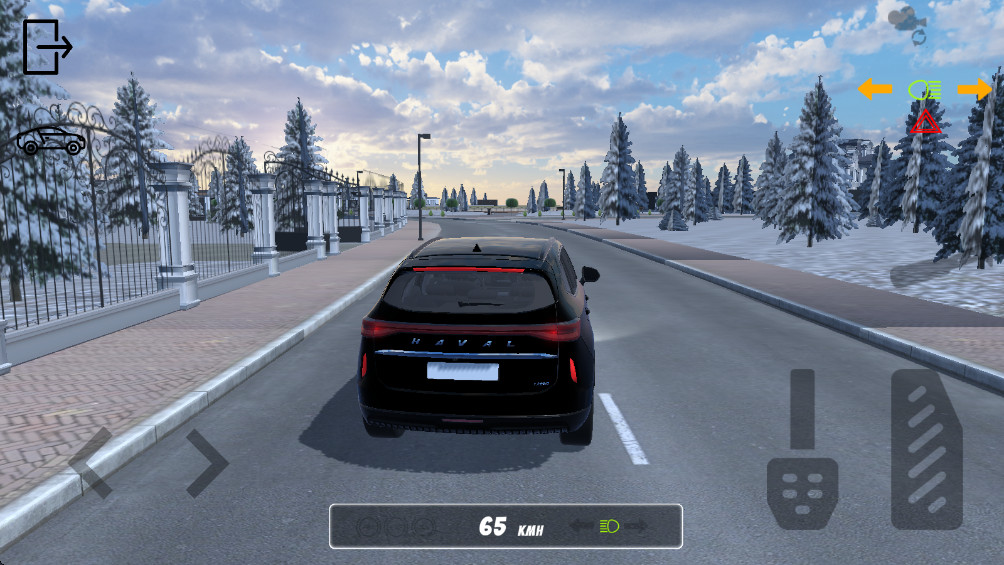1004x565 pixels.
Task: Tap the exit door icon
Action: [x=46, y=47]
